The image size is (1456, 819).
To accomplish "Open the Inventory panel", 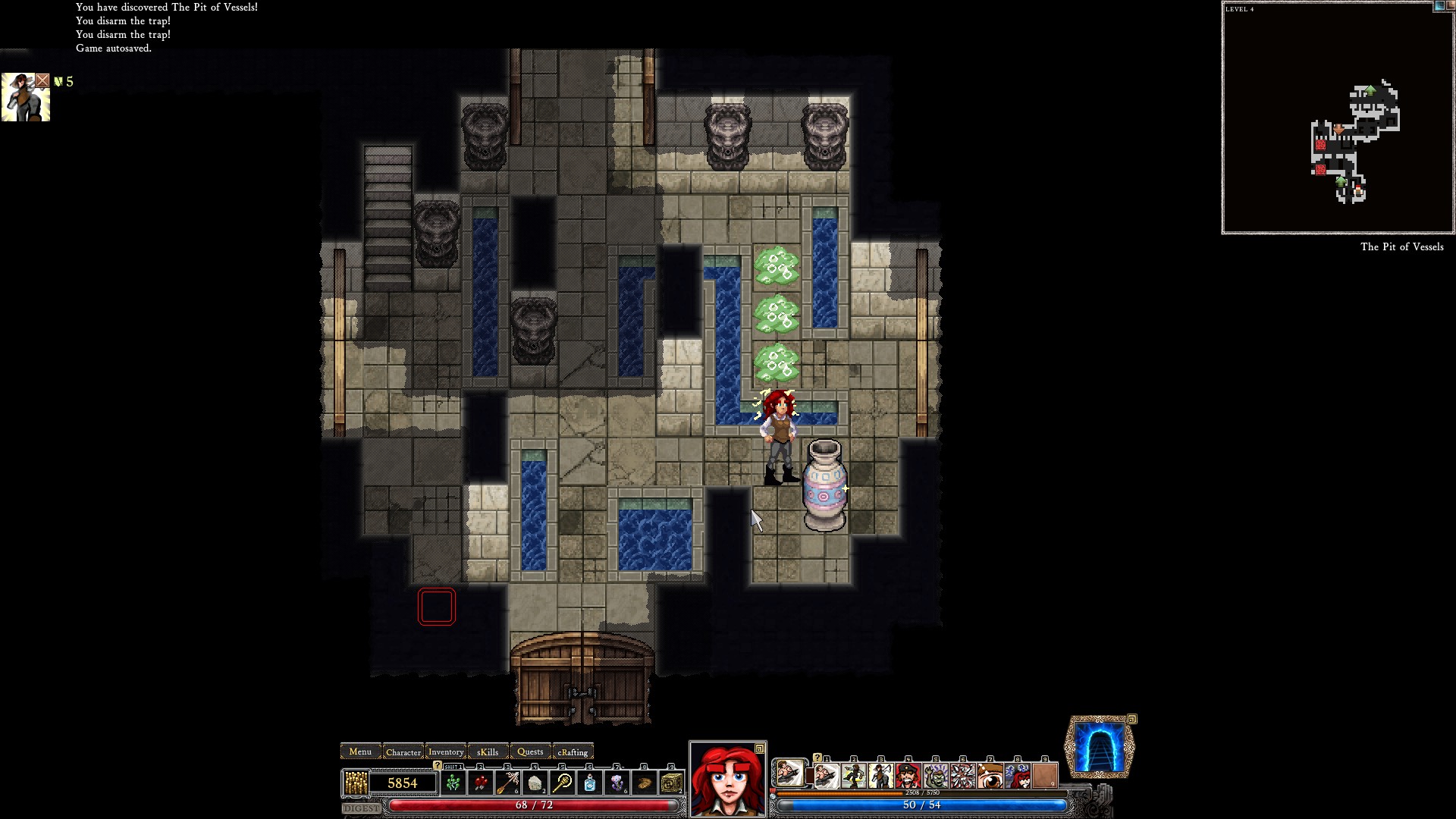I will 446,752.
